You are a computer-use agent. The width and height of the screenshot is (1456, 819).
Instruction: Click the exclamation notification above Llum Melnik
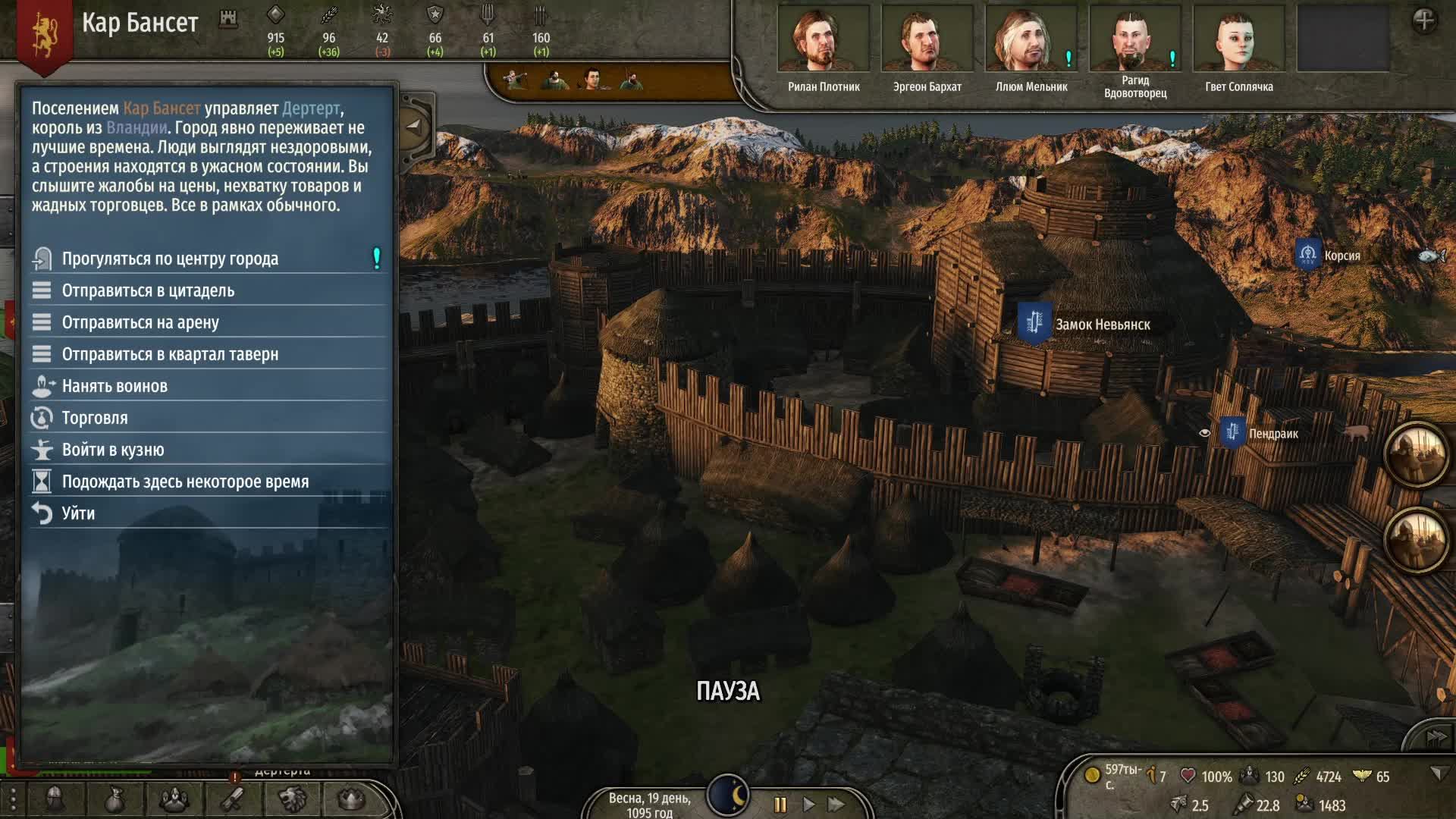(x=1068, y=55)
